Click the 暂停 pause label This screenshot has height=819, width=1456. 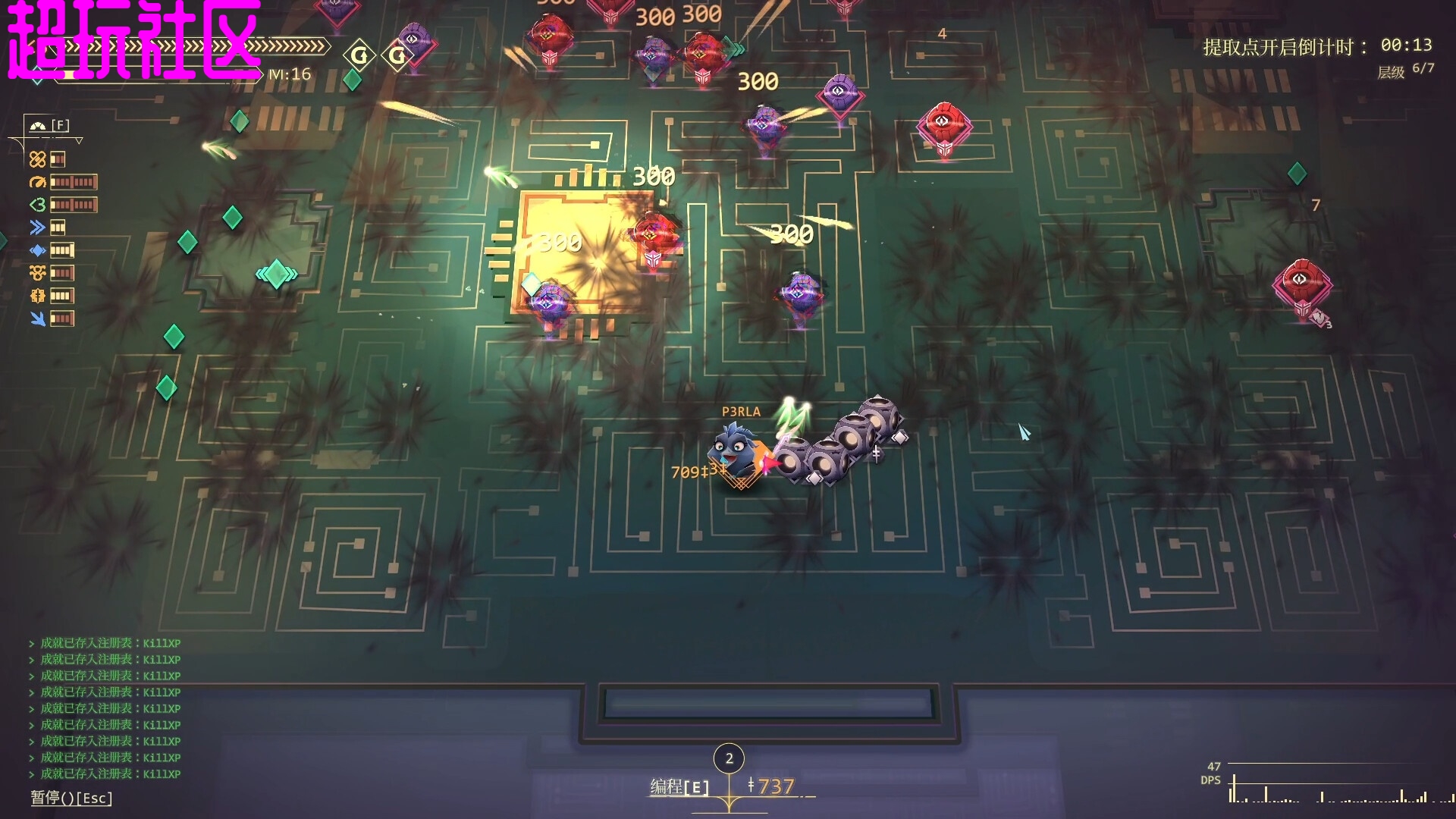tap(71, 798)
